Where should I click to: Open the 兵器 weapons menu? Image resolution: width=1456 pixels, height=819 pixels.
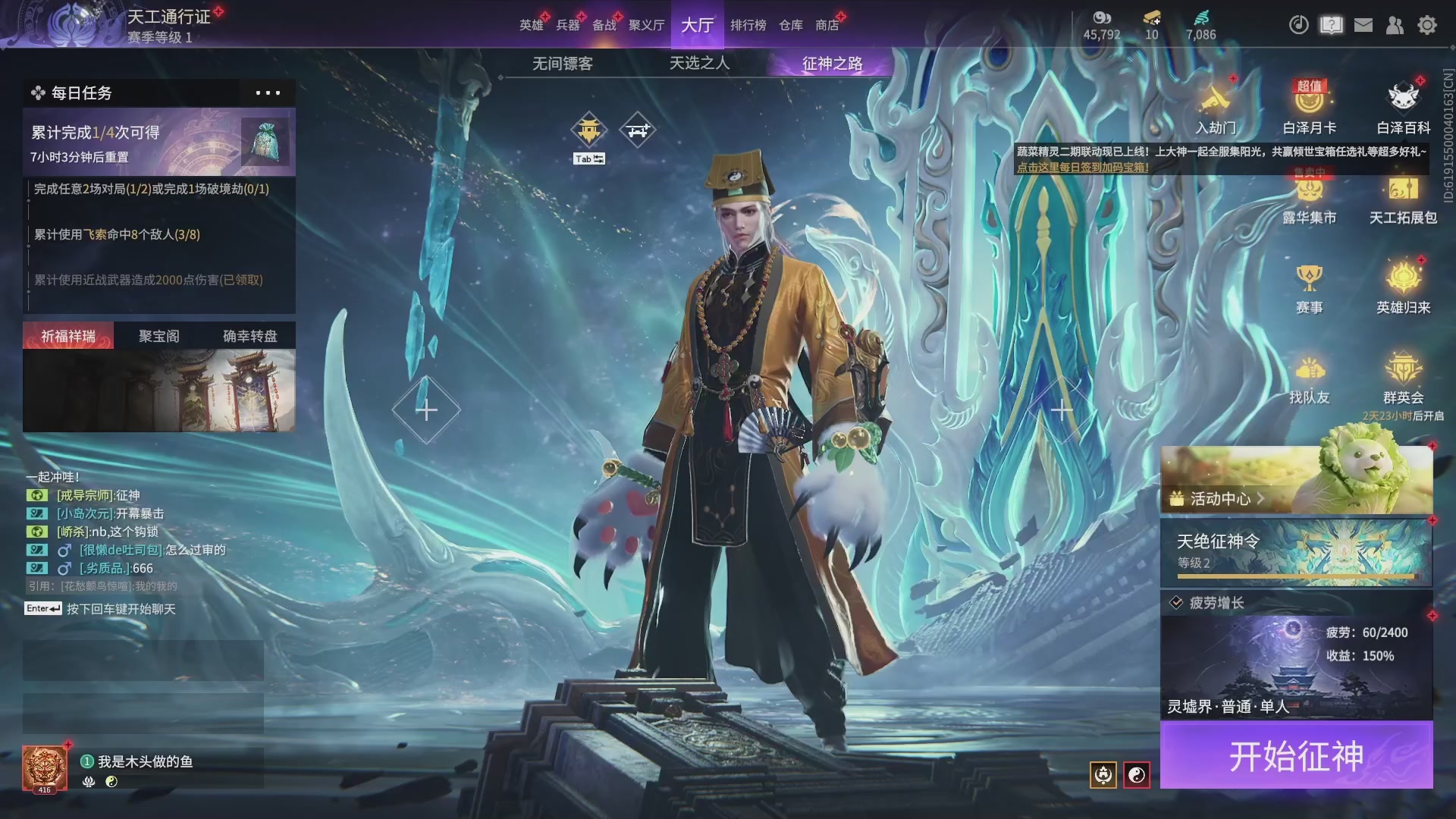(567, 25)
